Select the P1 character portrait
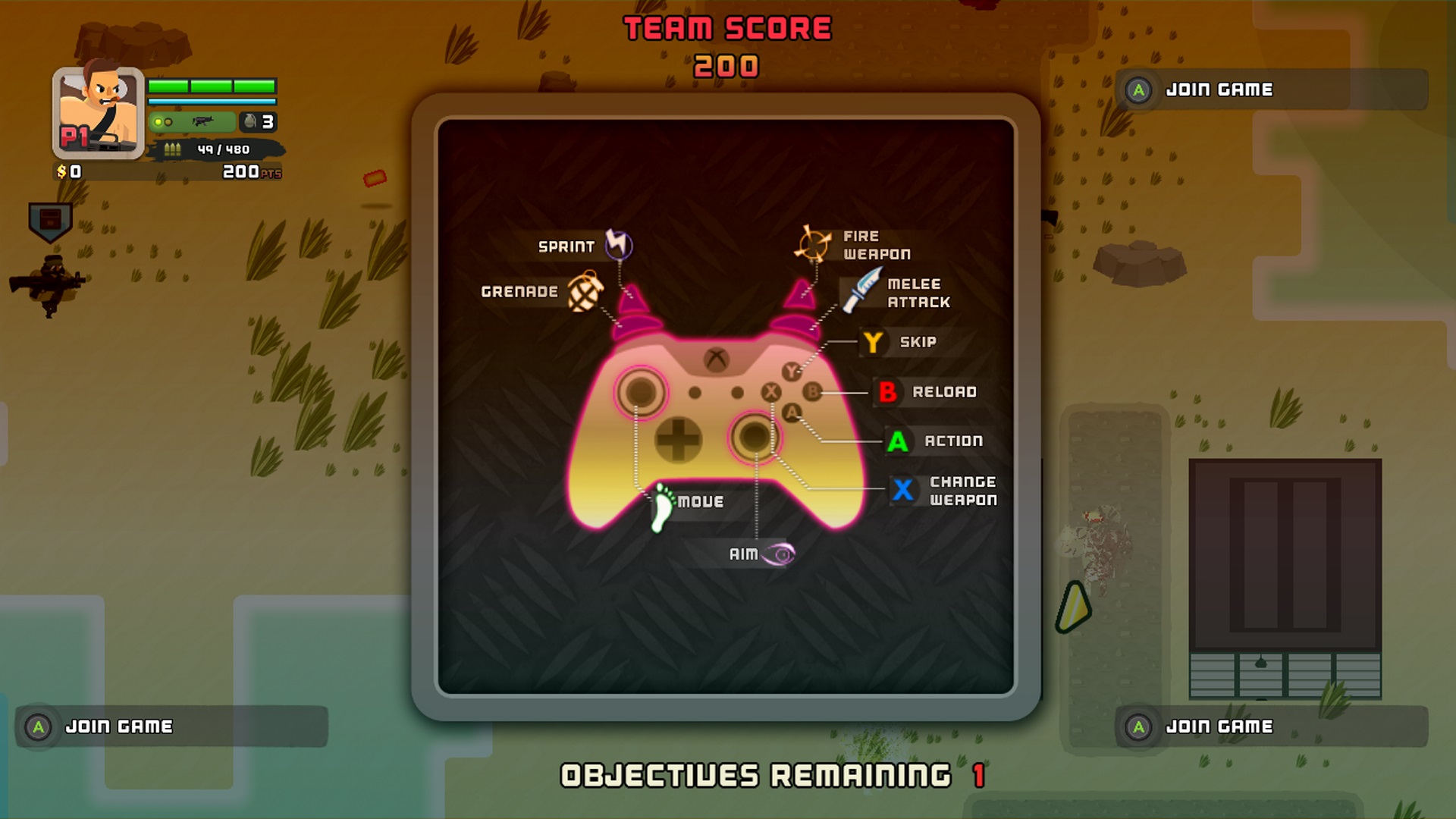The image size is (1456, 819). click(98, 113)
